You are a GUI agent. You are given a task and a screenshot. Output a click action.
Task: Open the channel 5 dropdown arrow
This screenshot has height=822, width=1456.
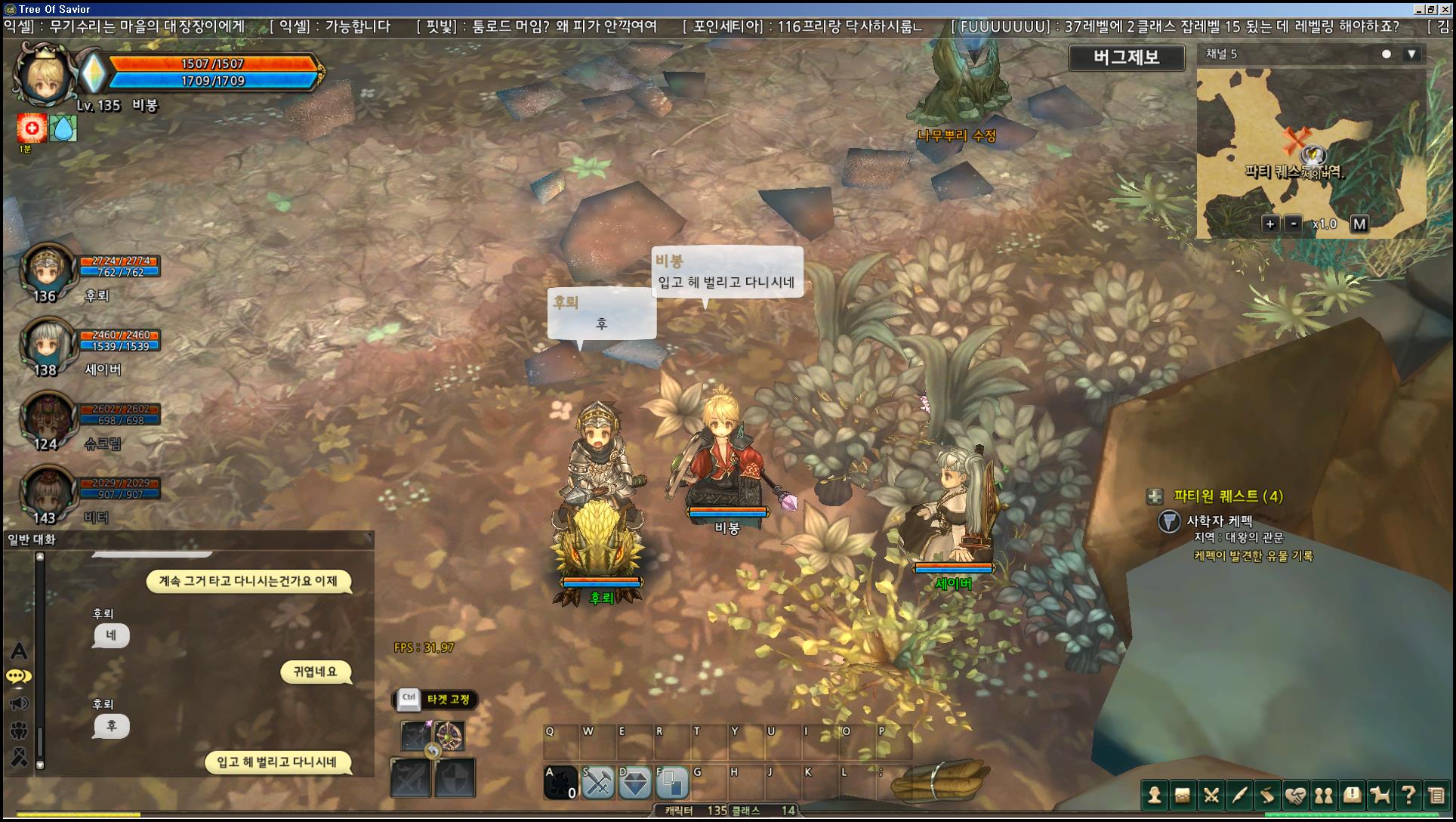[x=1411, y=54]
